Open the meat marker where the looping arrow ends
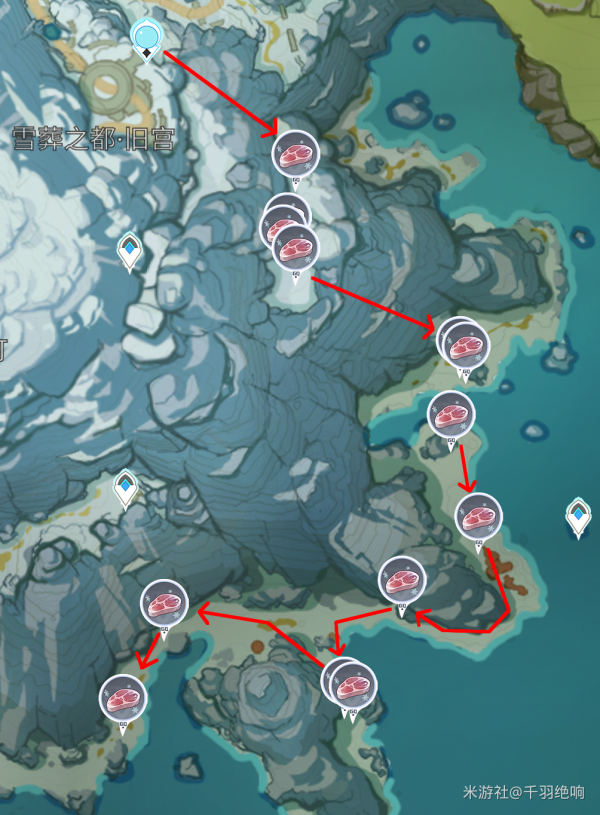The width and height of the screenshot is (600, 815). [x=402, y=580]
